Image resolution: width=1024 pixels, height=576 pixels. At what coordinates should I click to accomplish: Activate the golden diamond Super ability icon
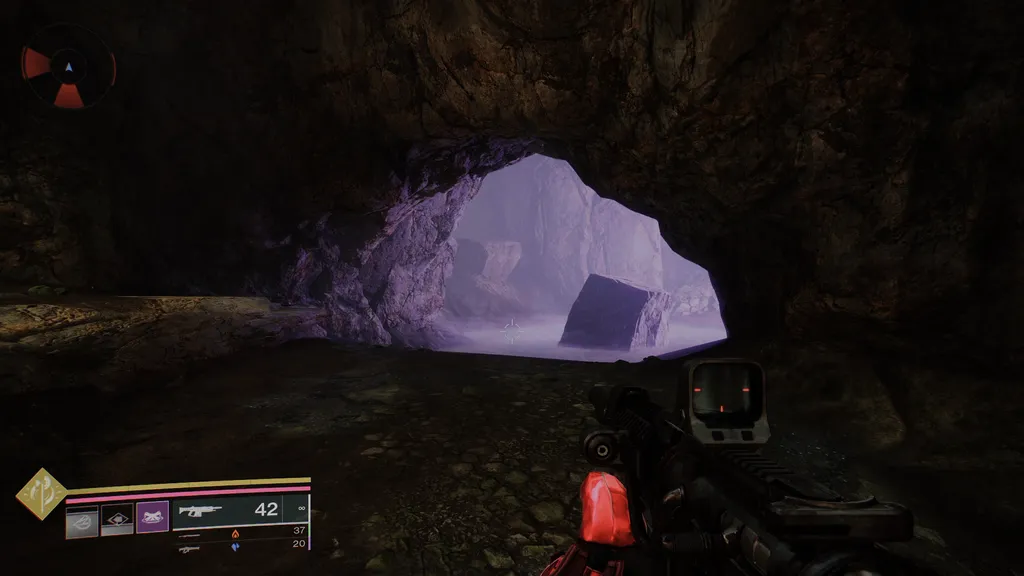click(41, 493)
